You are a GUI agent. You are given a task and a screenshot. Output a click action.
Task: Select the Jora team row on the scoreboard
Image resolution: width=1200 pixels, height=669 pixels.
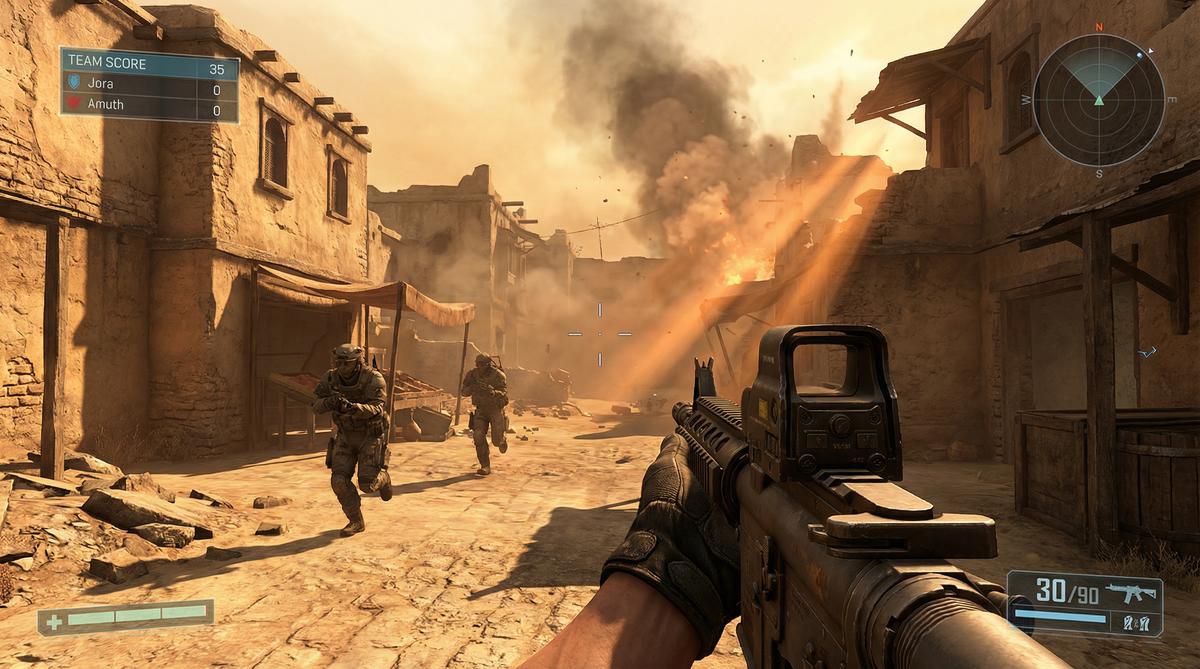click(x=149, y=84)
